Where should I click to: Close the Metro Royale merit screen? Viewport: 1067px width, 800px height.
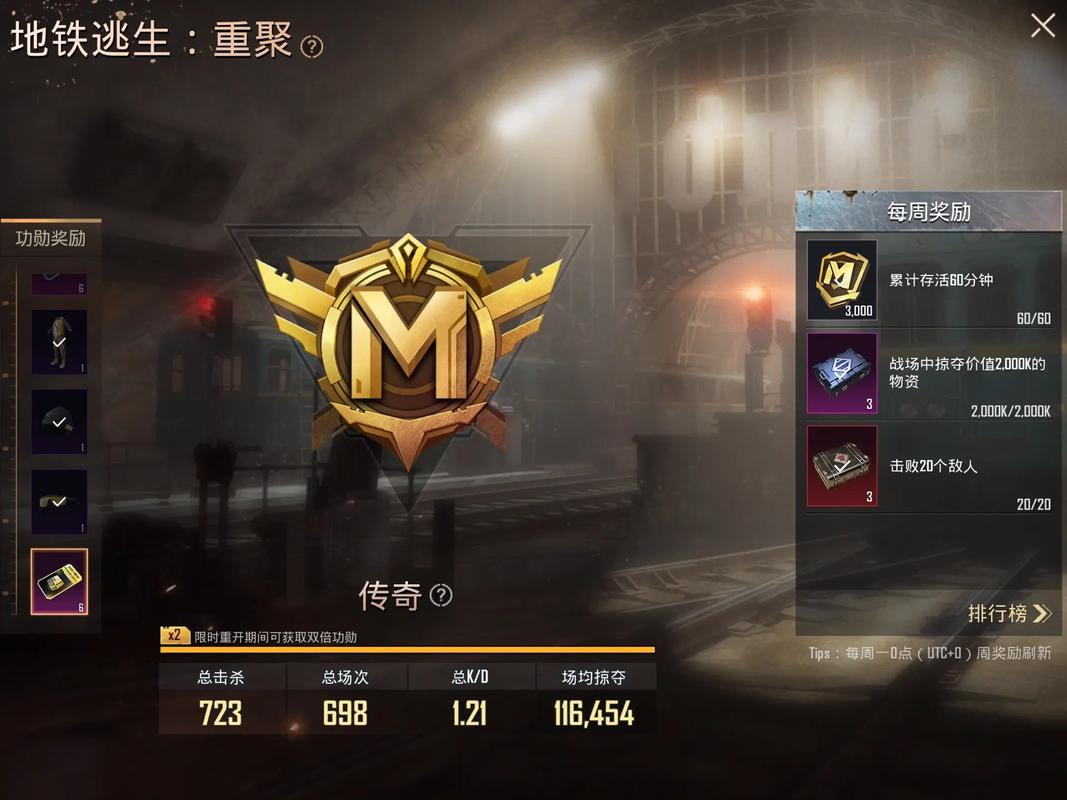point(1042,26)
